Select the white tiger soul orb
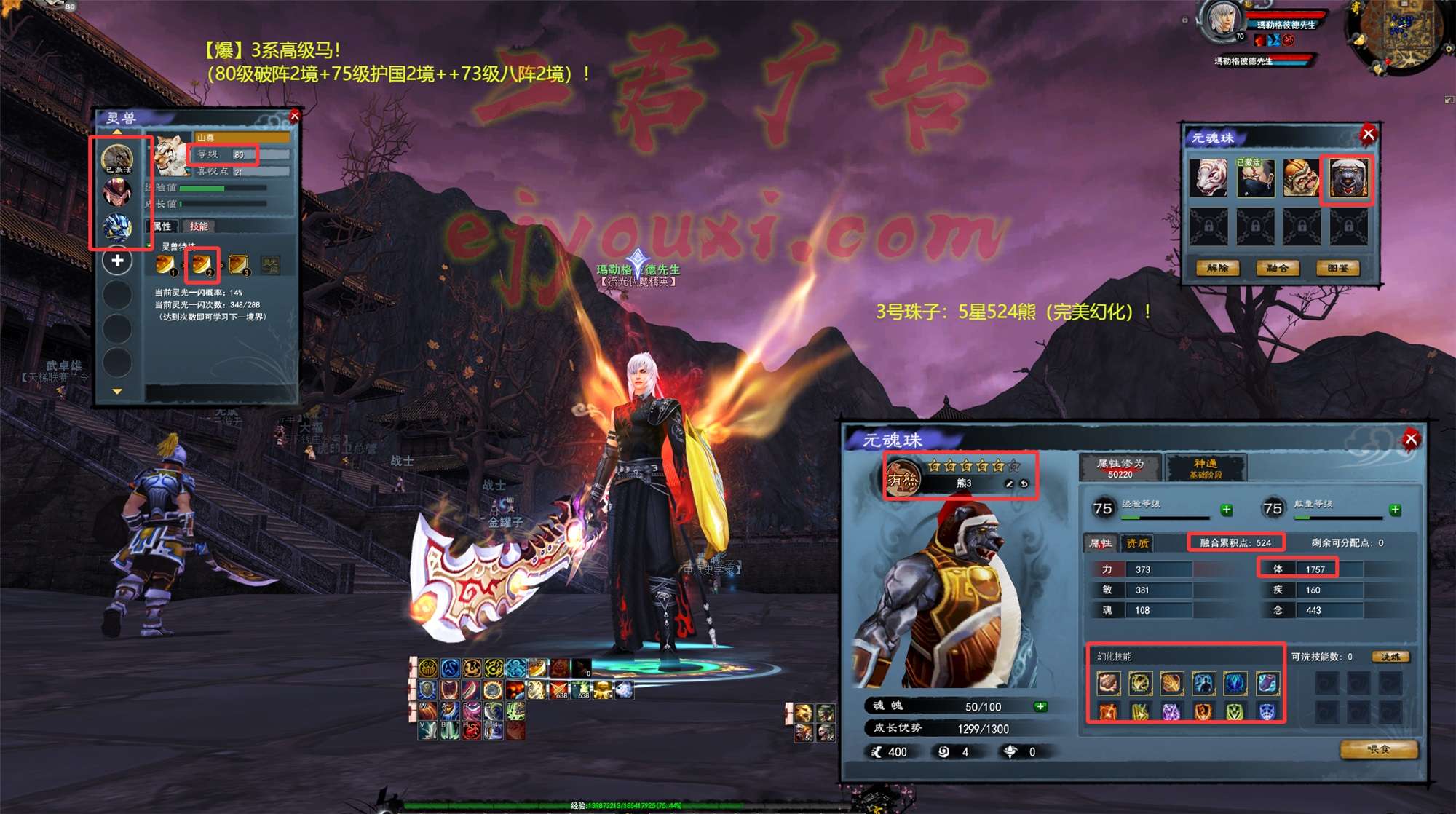 1208,178
